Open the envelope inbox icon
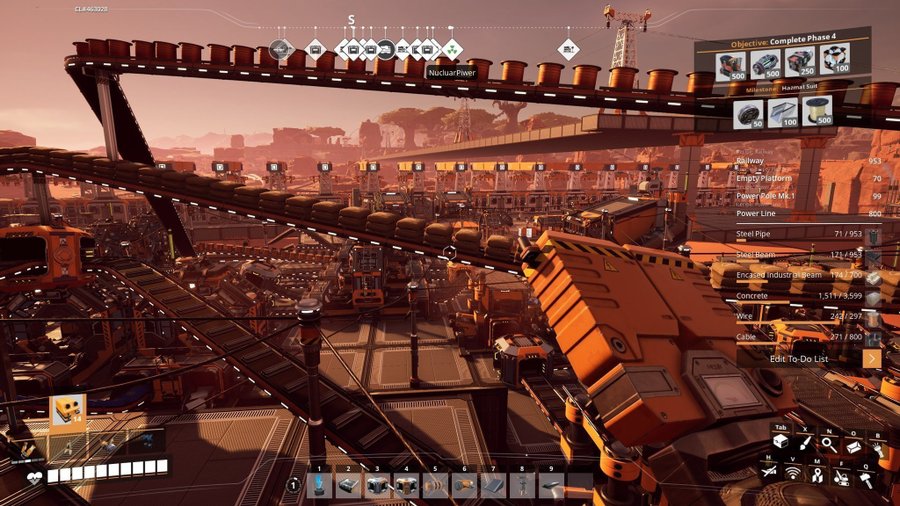The image size is (900, 506). tap(853, 445)
